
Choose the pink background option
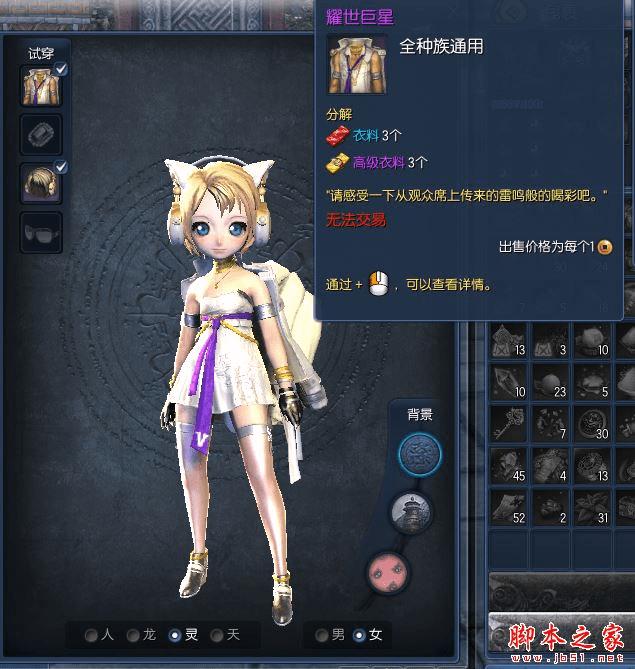[388, 568]
